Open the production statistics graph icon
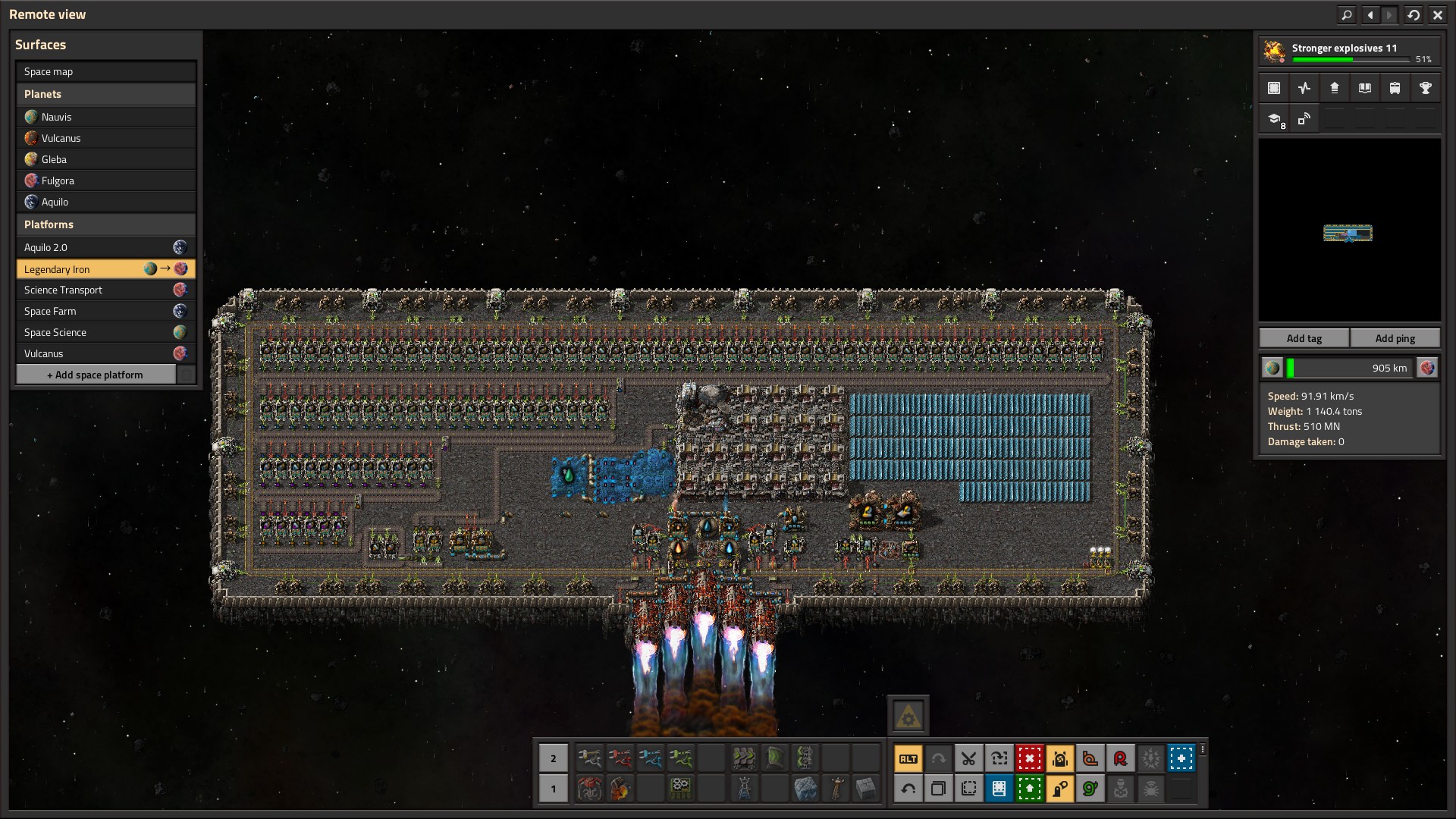Image resolution: width=1456 pixels, height=819 pixels. click(x=1304, y=88)
